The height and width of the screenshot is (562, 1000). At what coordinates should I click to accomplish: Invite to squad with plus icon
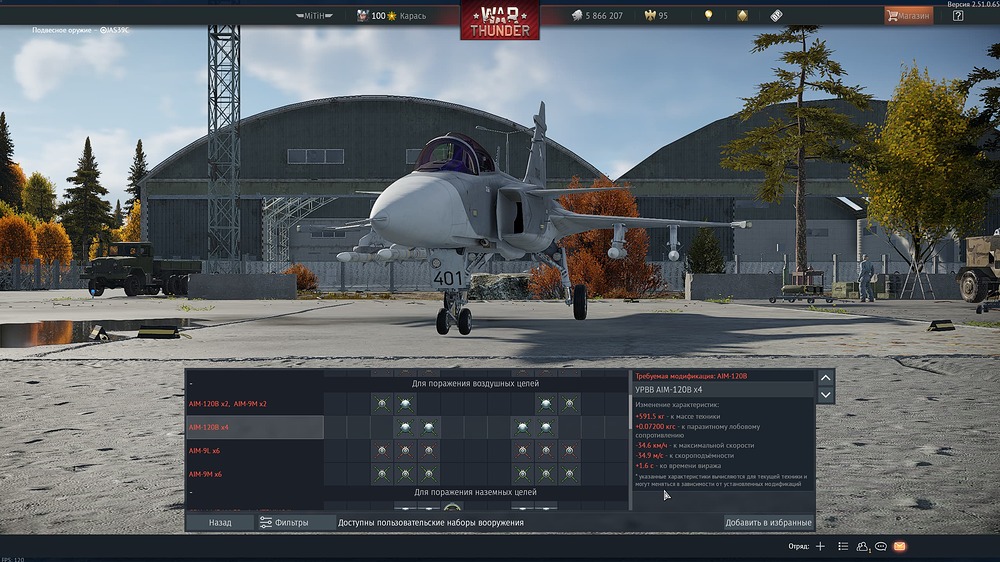(x=820, y=546)
